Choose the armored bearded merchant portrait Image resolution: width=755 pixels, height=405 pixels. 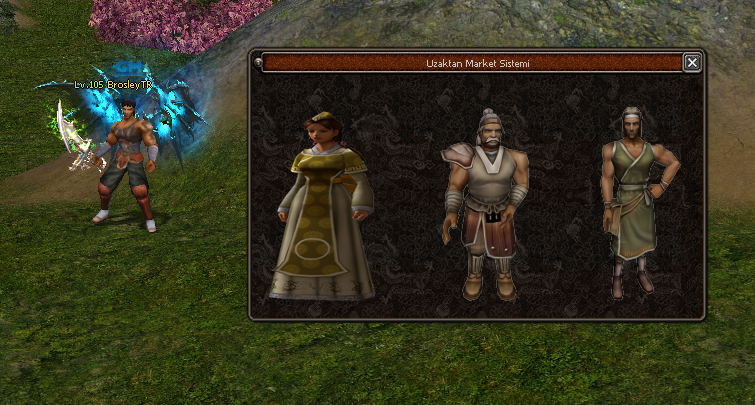click(x=485, y=203)
